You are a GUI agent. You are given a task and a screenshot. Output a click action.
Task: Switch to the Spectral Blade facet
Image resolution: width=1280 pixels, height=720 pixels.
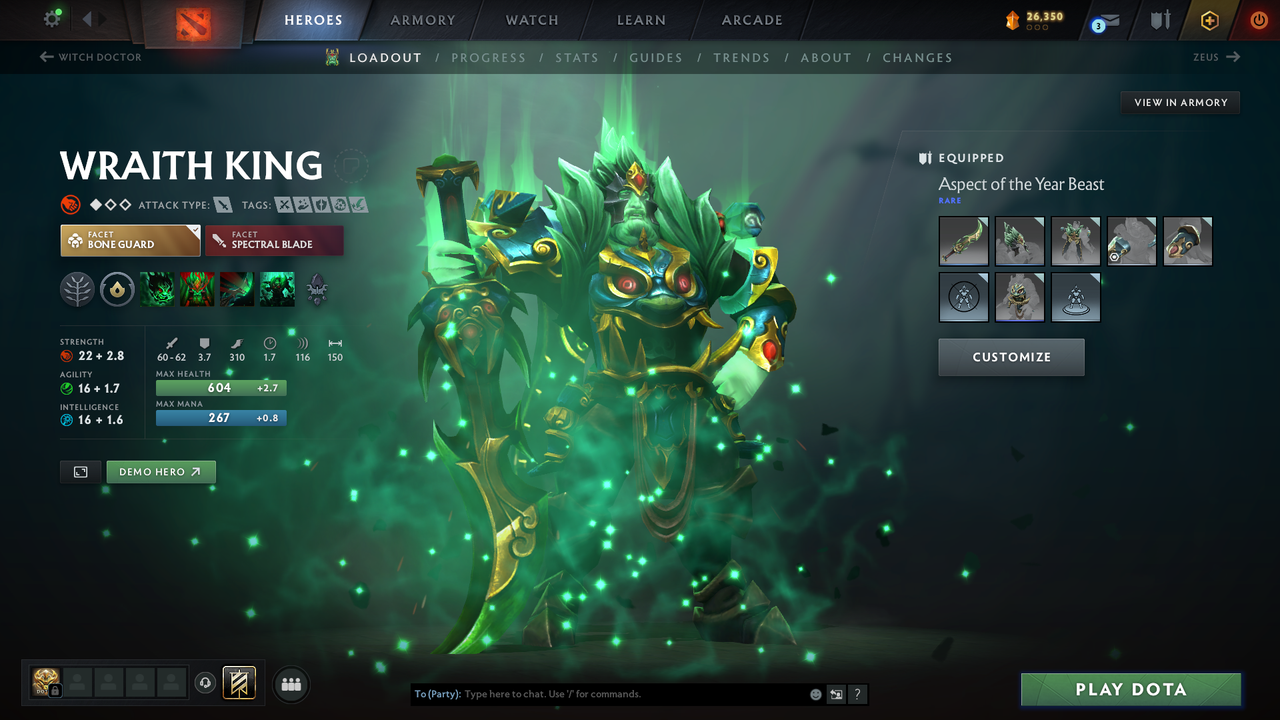tap(274, 240)
